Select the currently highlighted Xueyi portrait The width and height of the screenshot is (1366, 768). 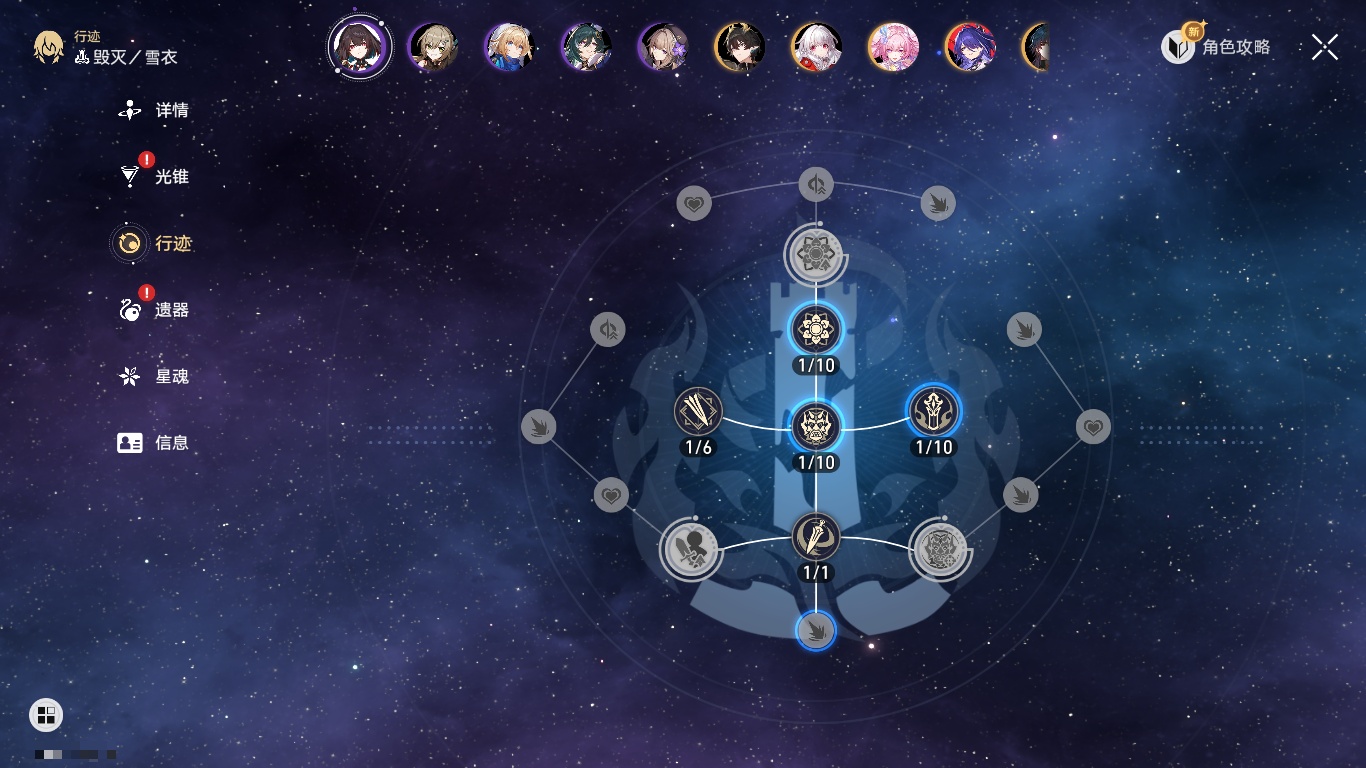[x=359, y=46]
